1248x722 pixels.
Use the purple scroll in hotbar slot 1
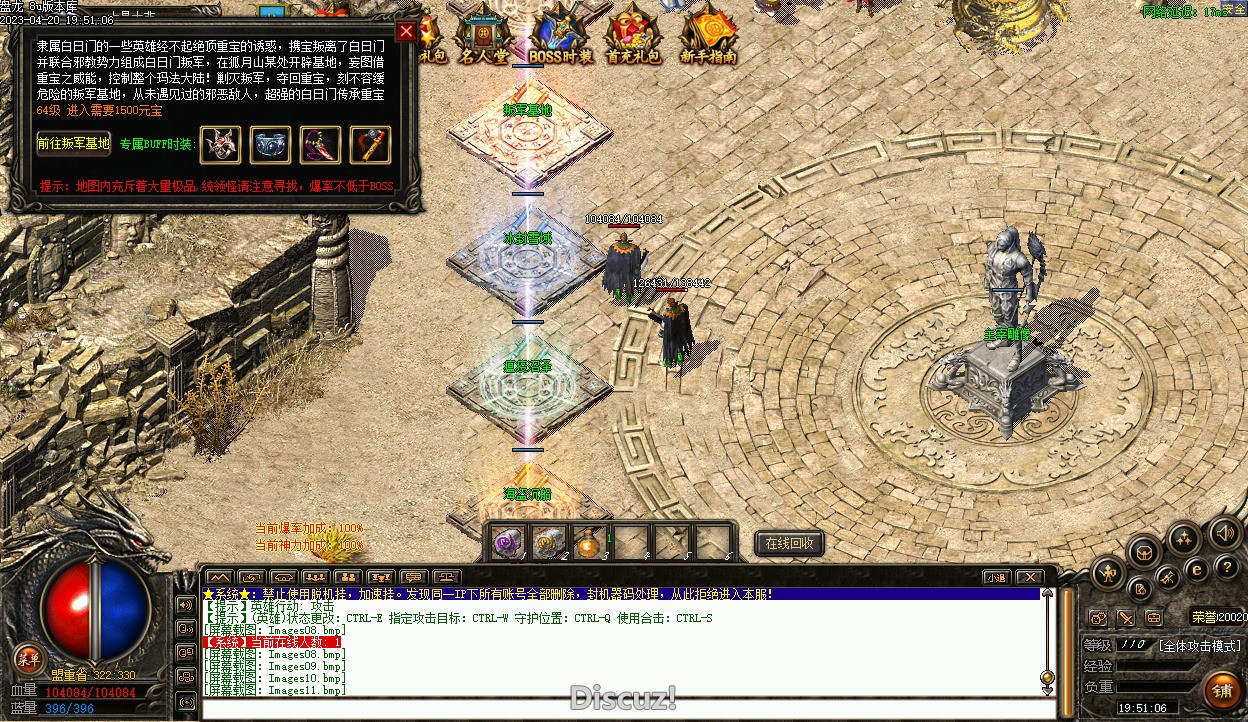tap(508, 541)
